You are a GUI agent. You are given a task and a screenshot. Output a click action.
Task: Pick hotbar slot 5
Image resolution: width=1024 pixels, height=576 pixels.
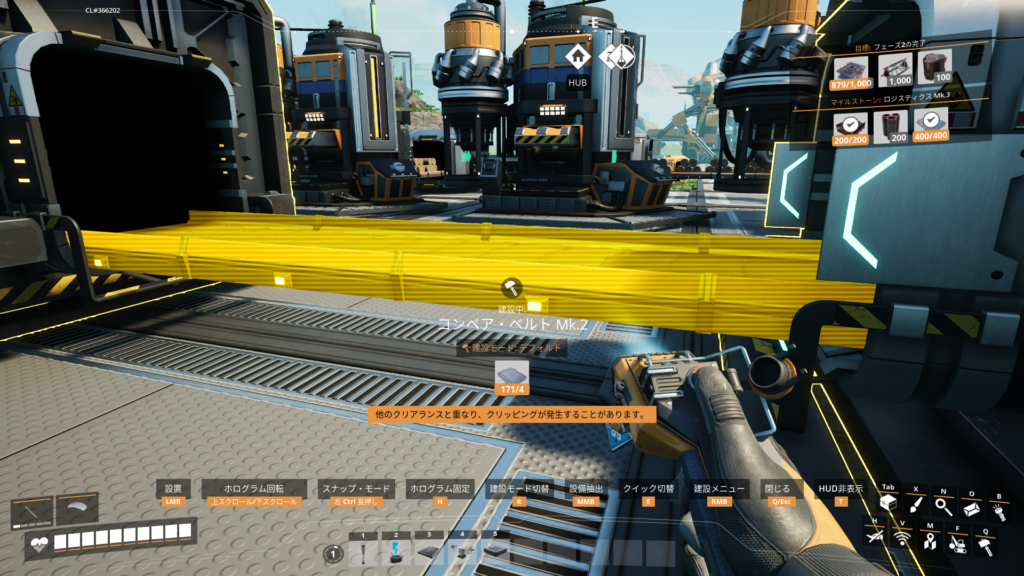tap(494, 551)
